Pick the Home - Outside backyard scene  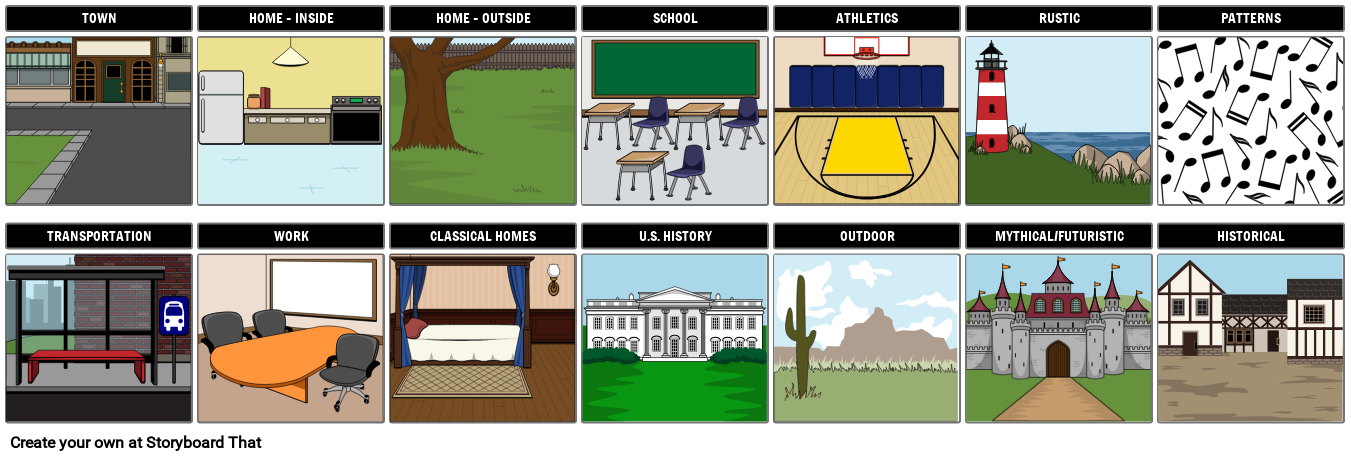point(482,121)
